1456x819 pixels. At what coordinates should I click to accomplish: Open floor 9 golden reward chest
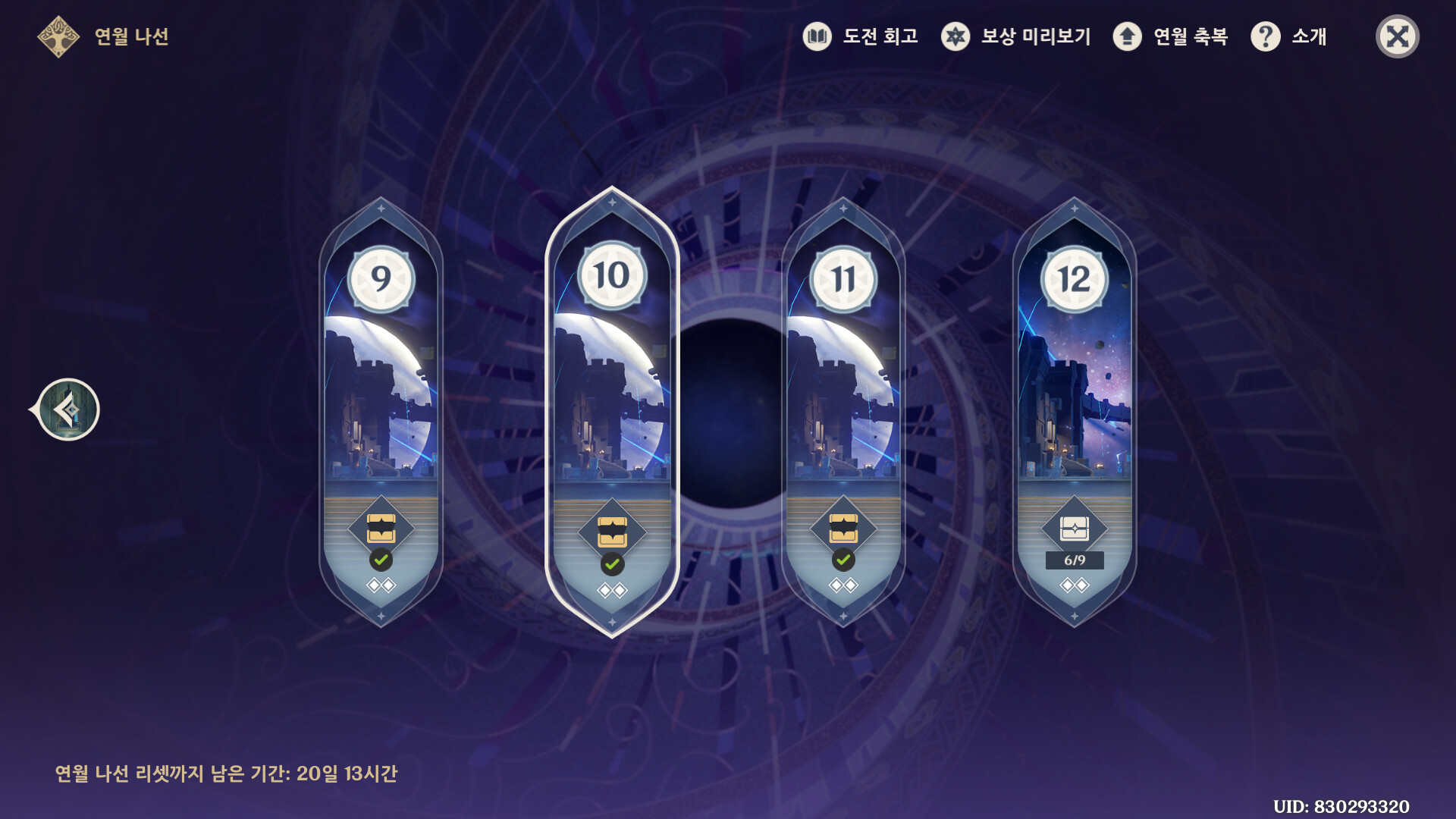[x=381, y=529]
